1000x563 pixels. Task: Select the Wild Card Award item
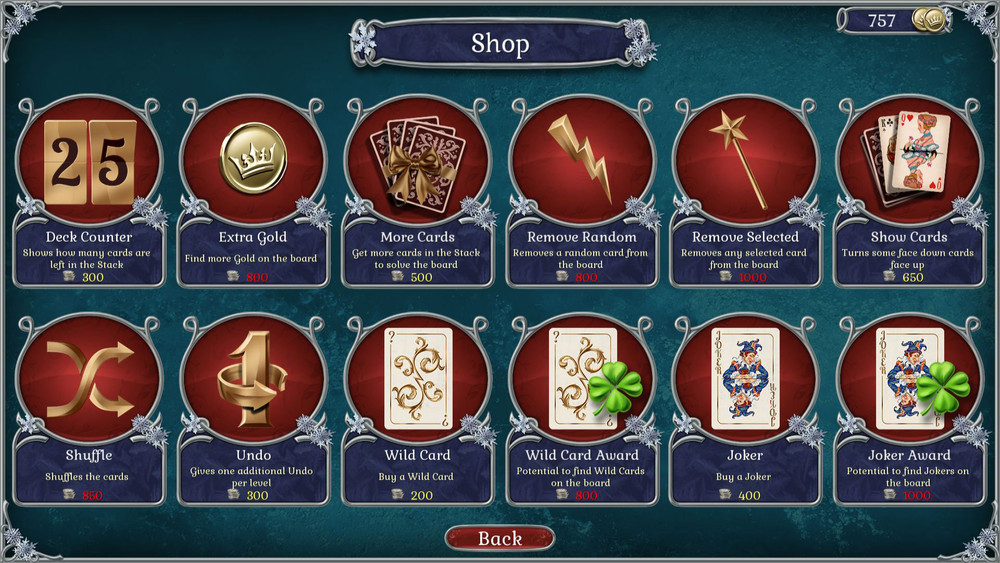pyautogui.click(x=581, y=380)
